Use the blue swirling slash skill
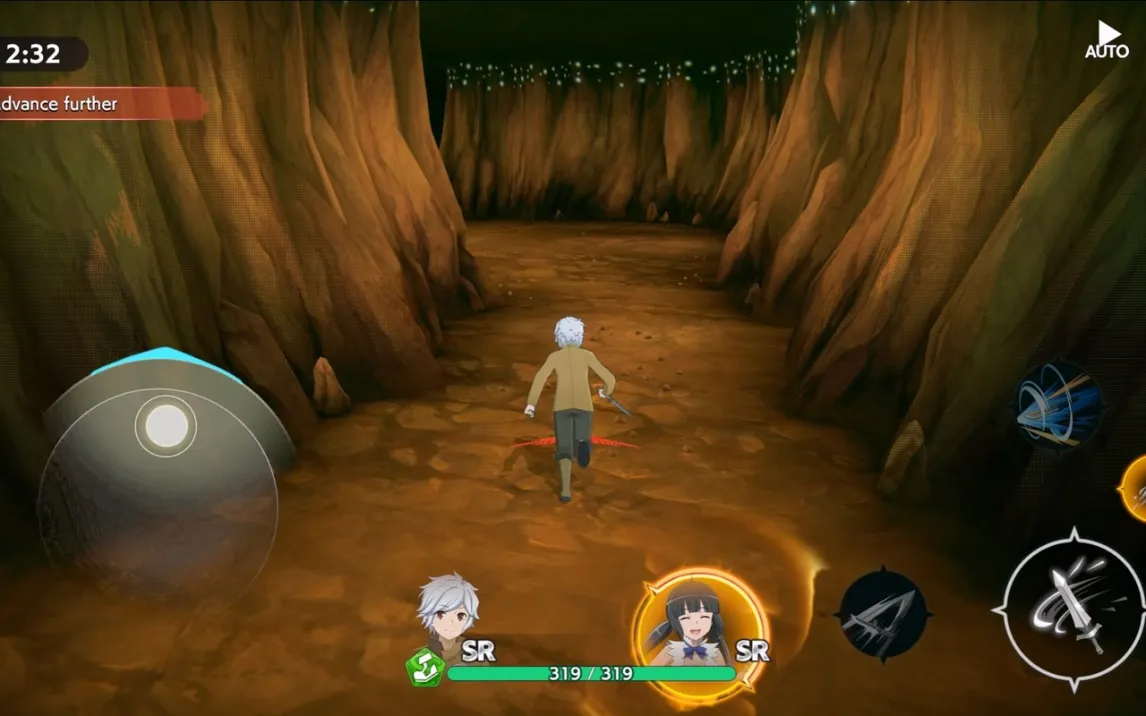Screen dimensions: 1146x716 tap(1057, 405)
